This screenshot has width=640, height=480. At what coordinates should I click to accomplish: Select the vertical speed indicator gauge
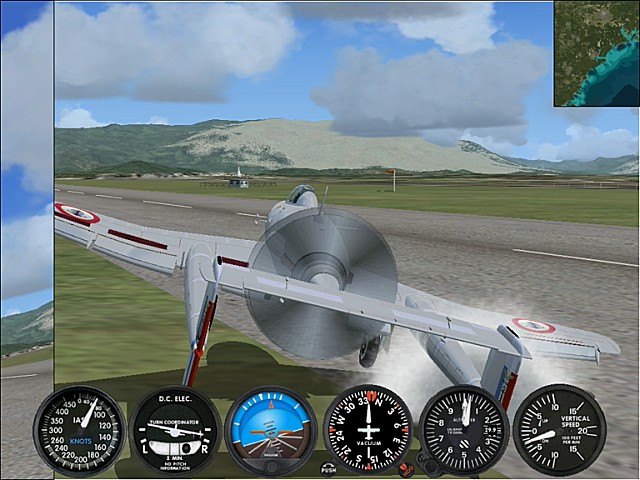pyautogui.click(x=559, y=430)
